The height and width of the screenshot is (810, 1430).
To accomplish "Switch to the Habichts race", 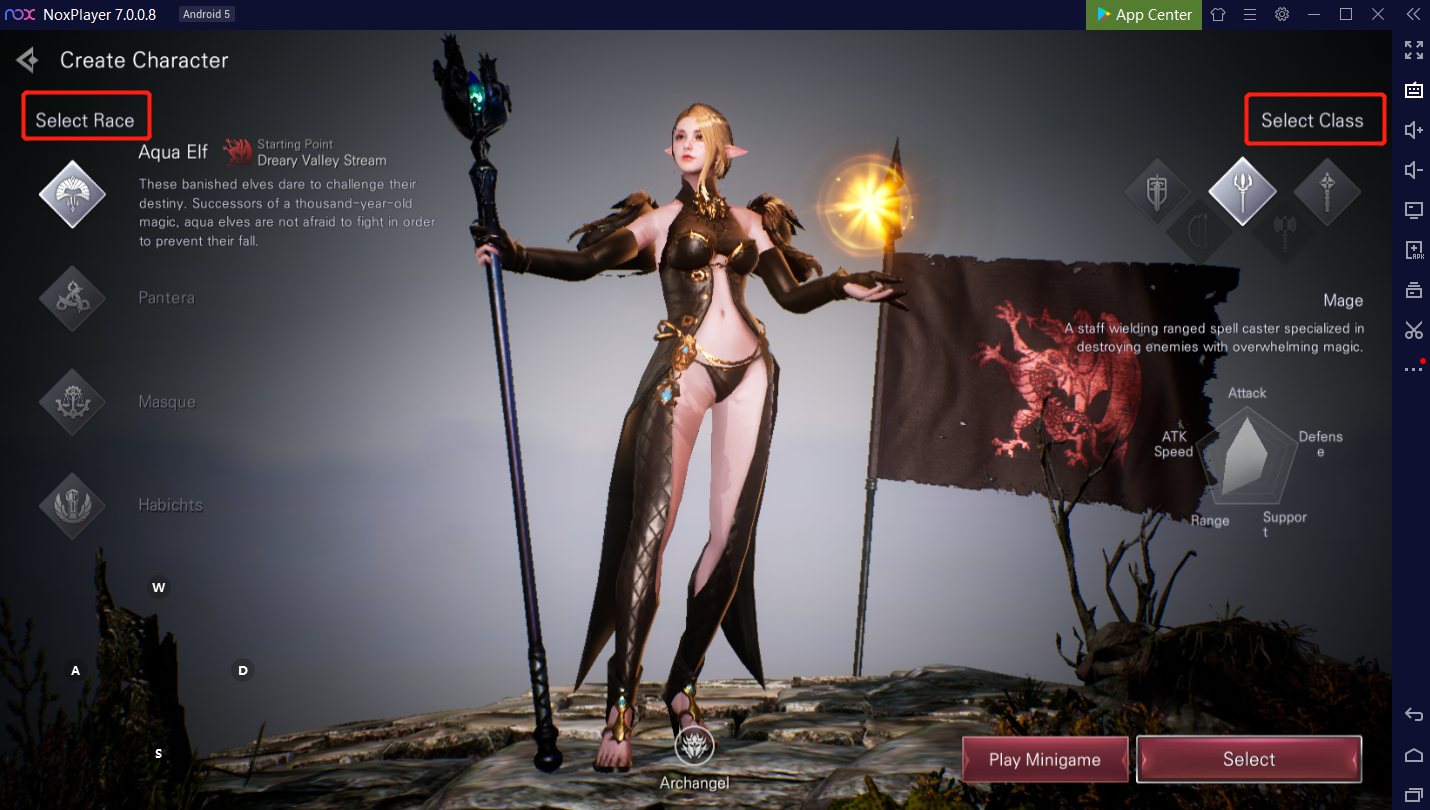I will coord(72,505).
